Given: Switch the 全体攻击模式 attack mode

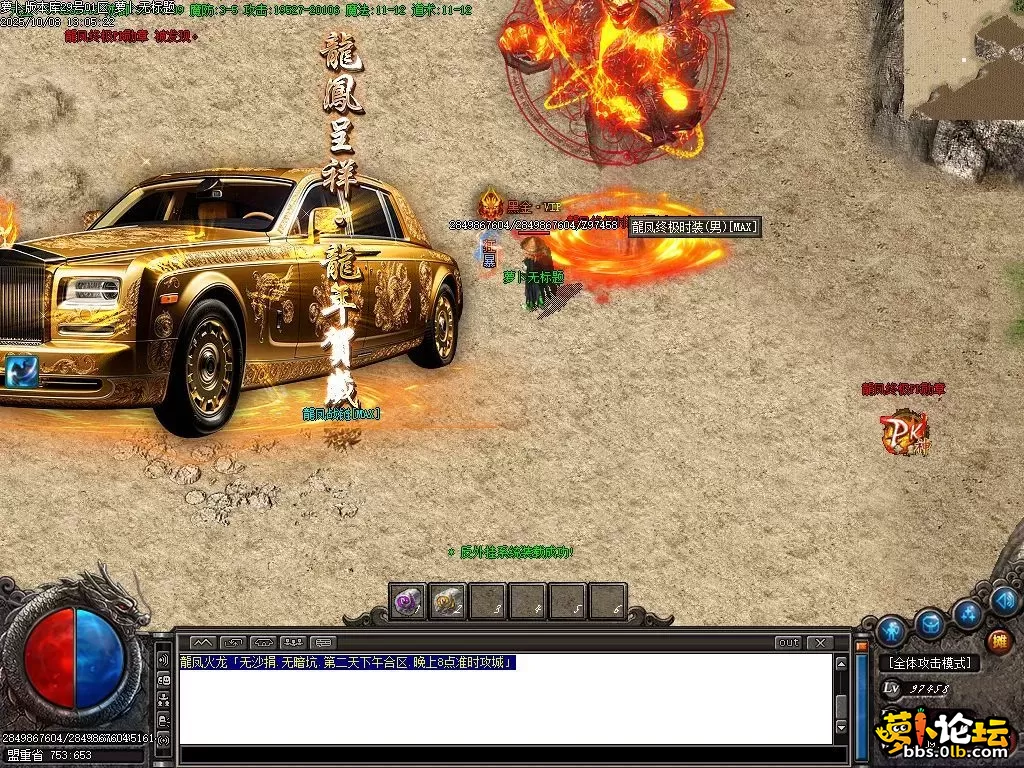Looking at the screenshot, I should point(929,663).
